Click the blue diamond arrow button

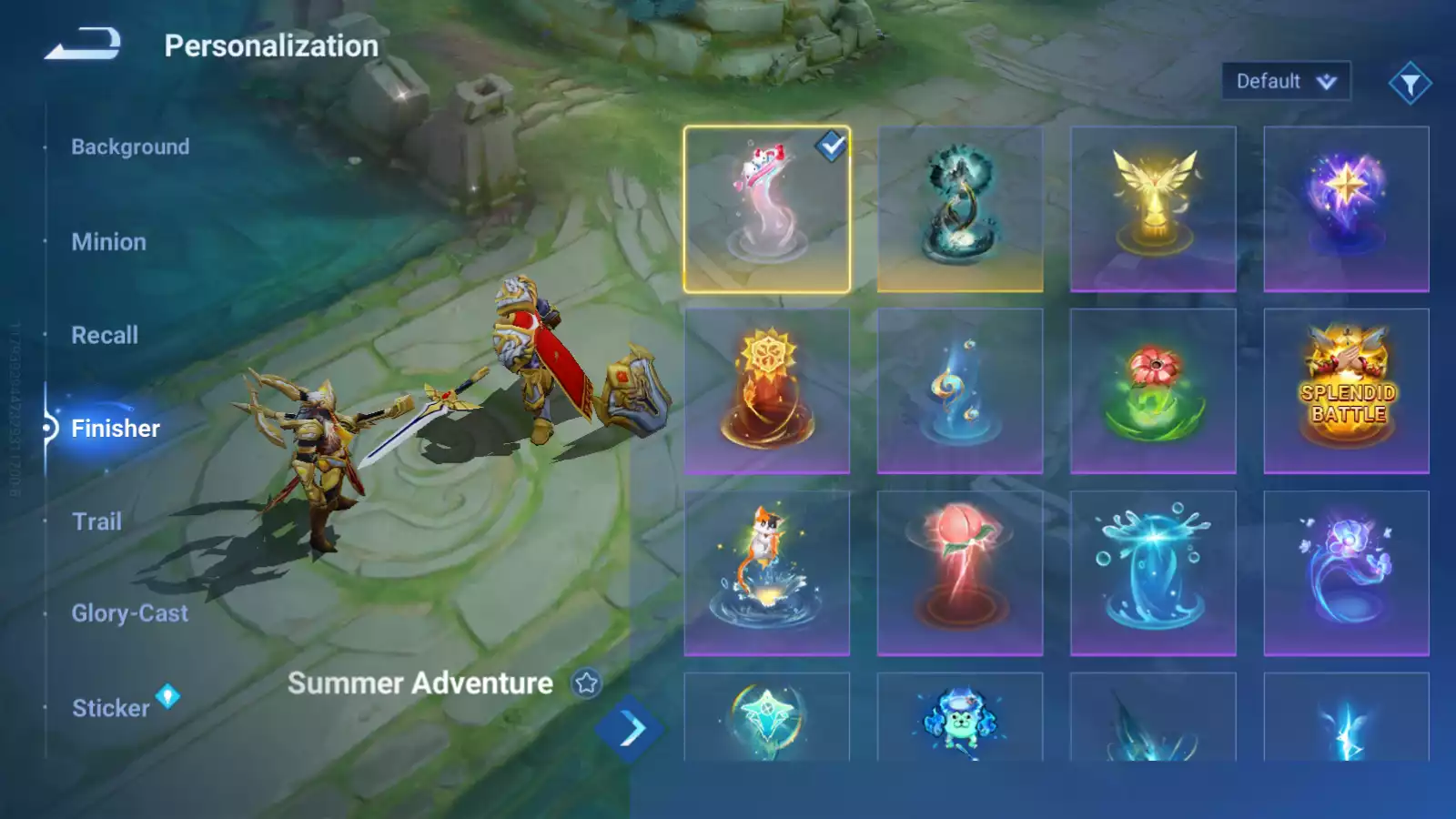coord(631,728)
